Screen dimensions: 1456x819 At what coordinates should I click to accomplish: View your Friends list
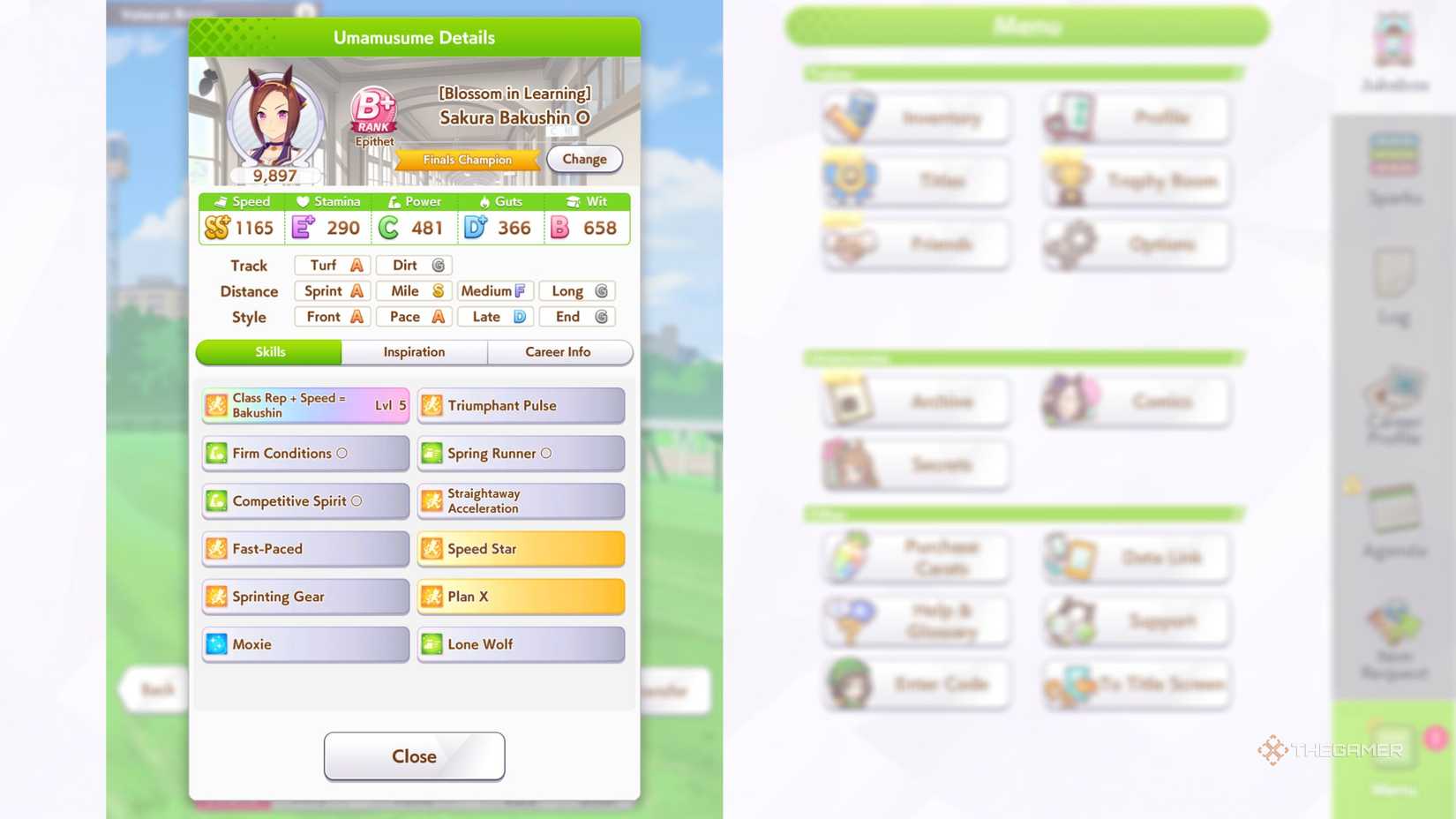[x=915, y=244]
